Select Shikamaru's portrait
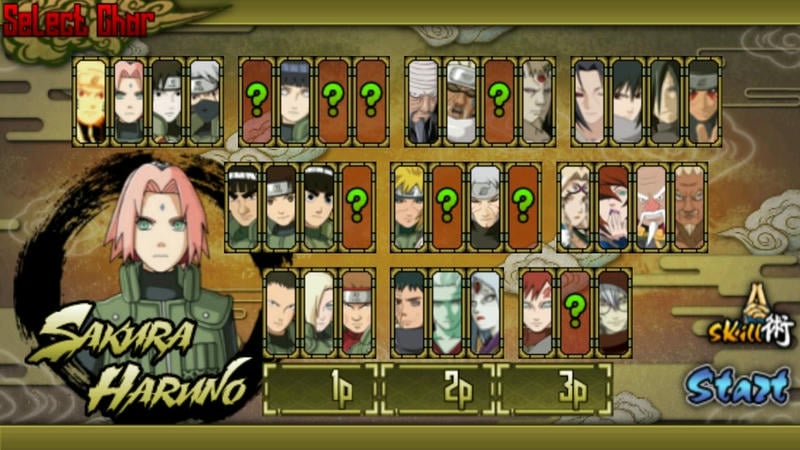 pos(281,312)
